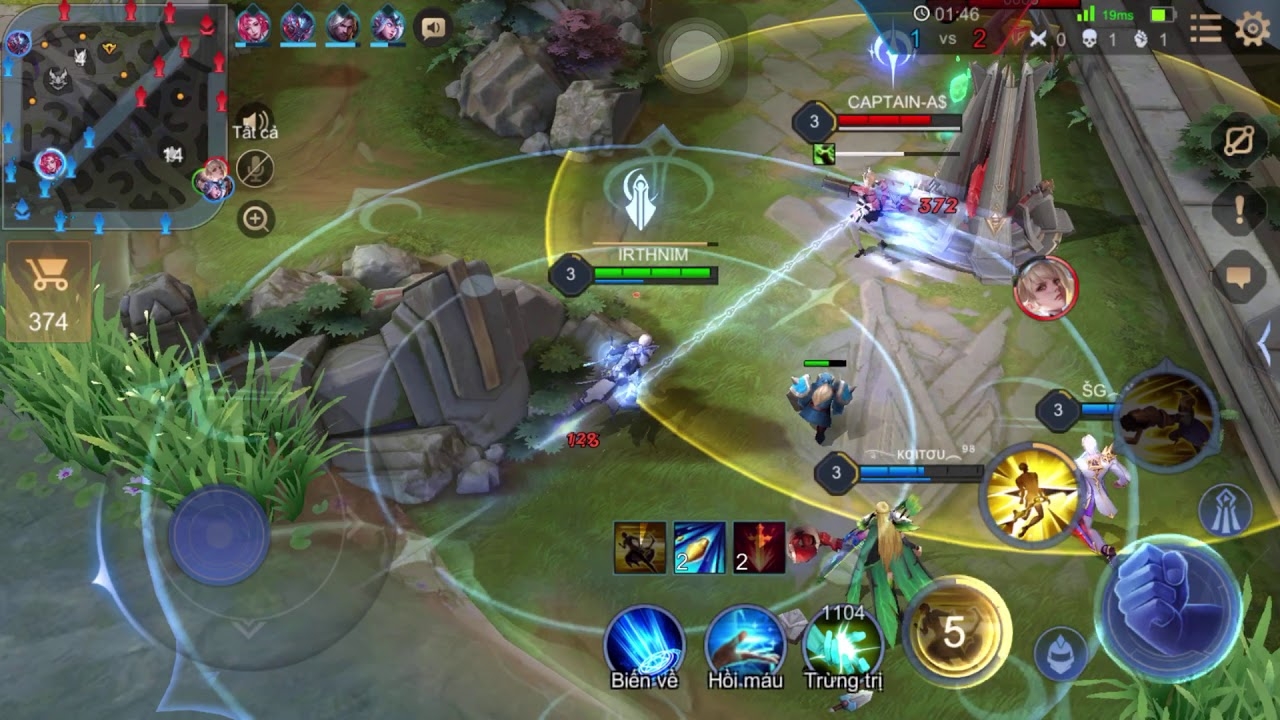
Task: Open the shop with the cart icon
Action: [48, 291]
